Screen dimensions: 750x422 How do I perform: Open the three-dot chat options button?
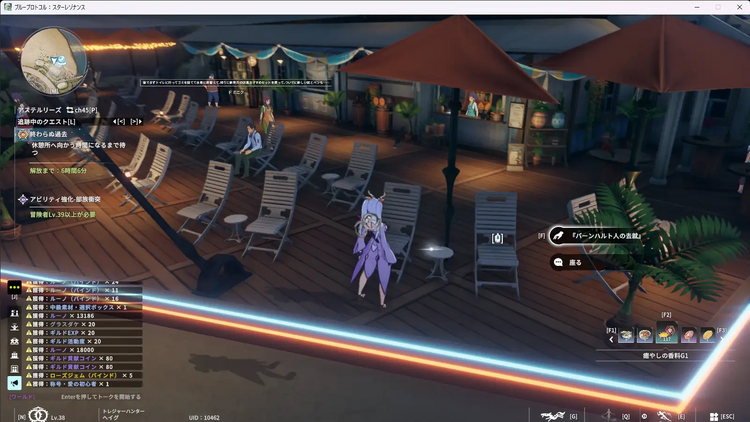[14, 285]
